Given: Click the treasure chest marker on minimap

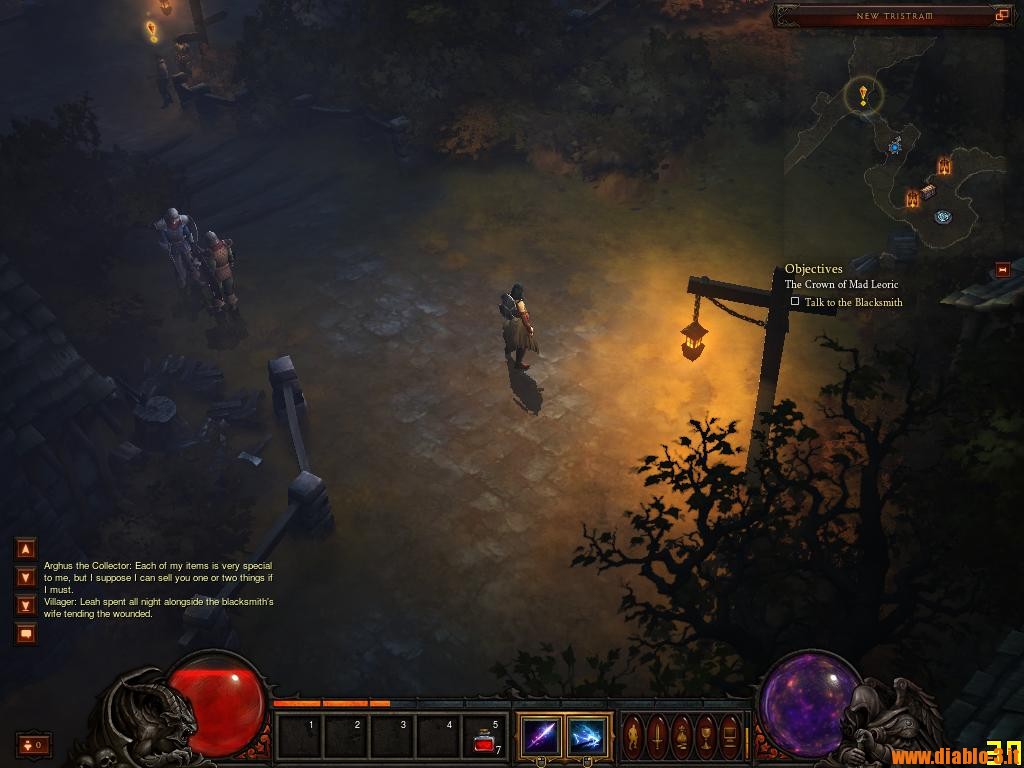Looking at the screenshot, I should [927, 191].
